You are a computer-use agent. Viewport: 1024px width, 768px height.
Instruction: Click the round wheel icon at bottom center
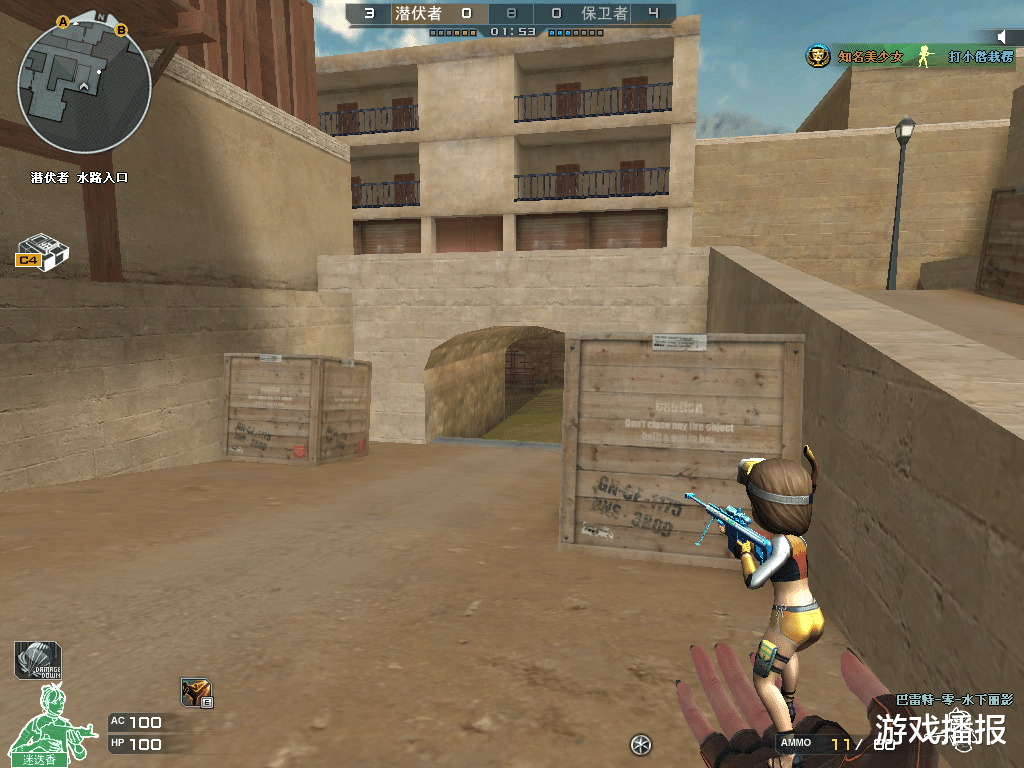tap(641, 744)
